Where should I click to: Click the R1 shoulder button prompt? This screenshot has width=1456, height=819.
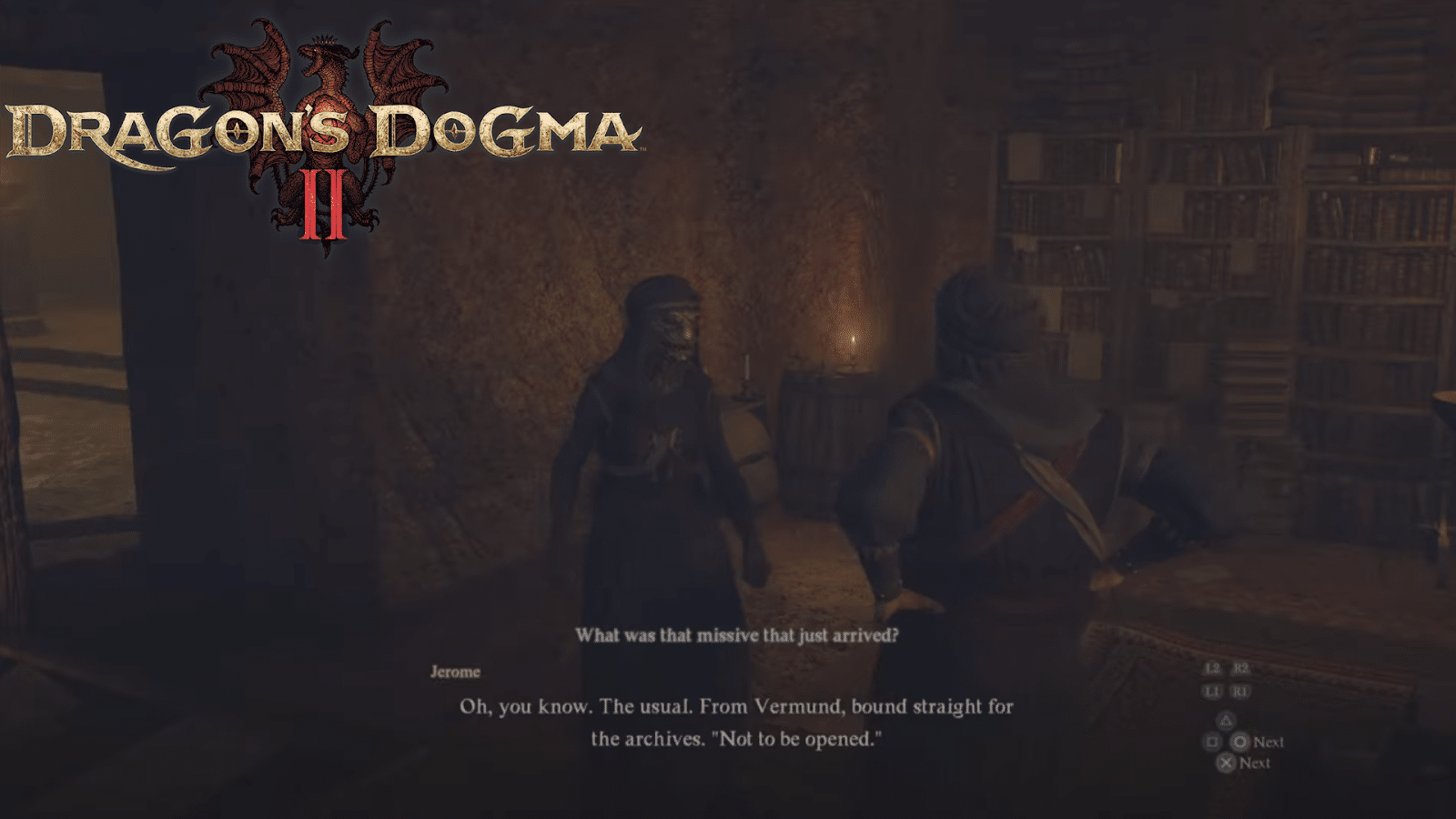[1239, 692]
